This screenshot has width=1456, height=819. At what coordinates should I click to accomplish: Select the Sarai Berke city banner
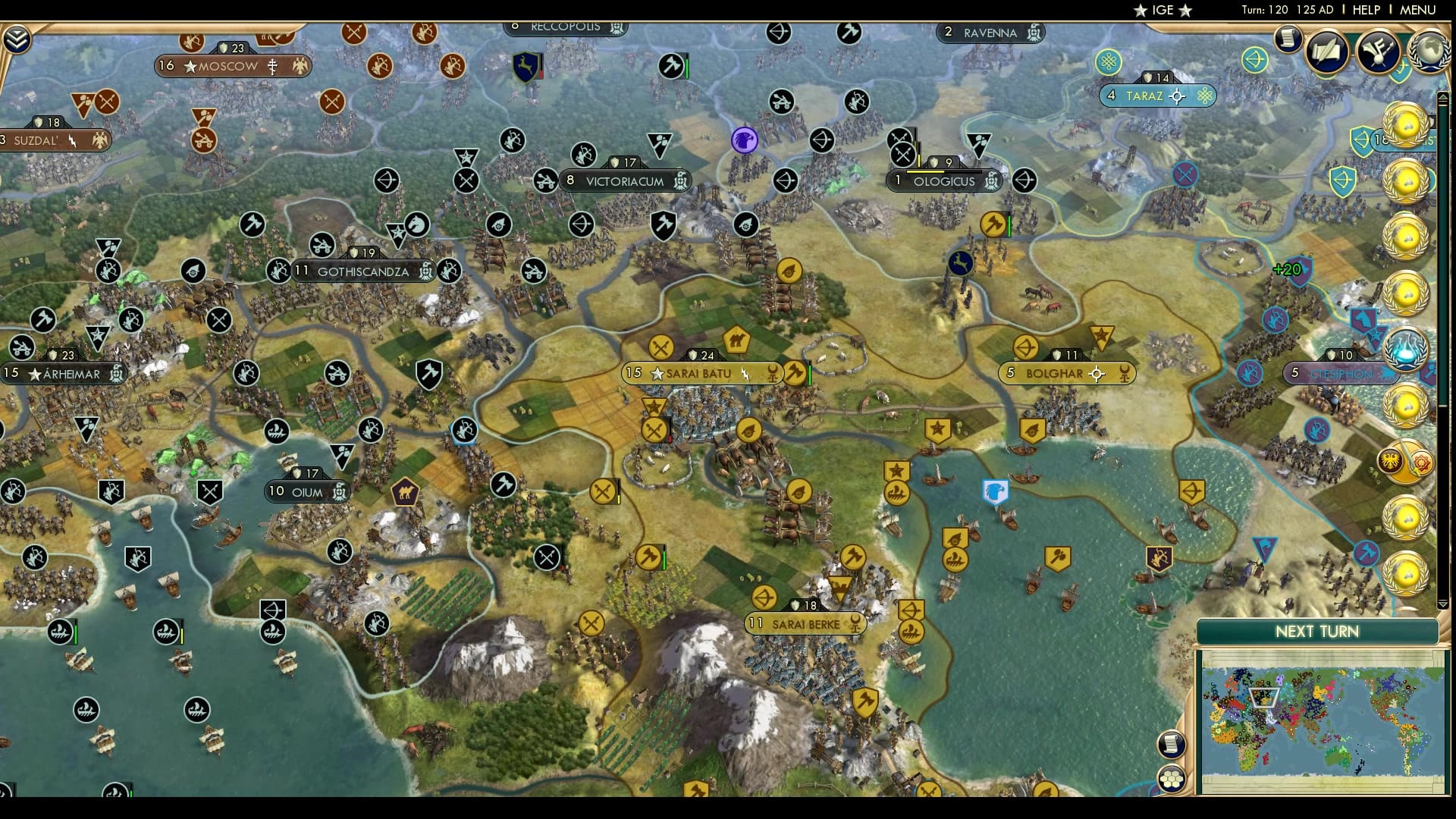pos(805,624)
